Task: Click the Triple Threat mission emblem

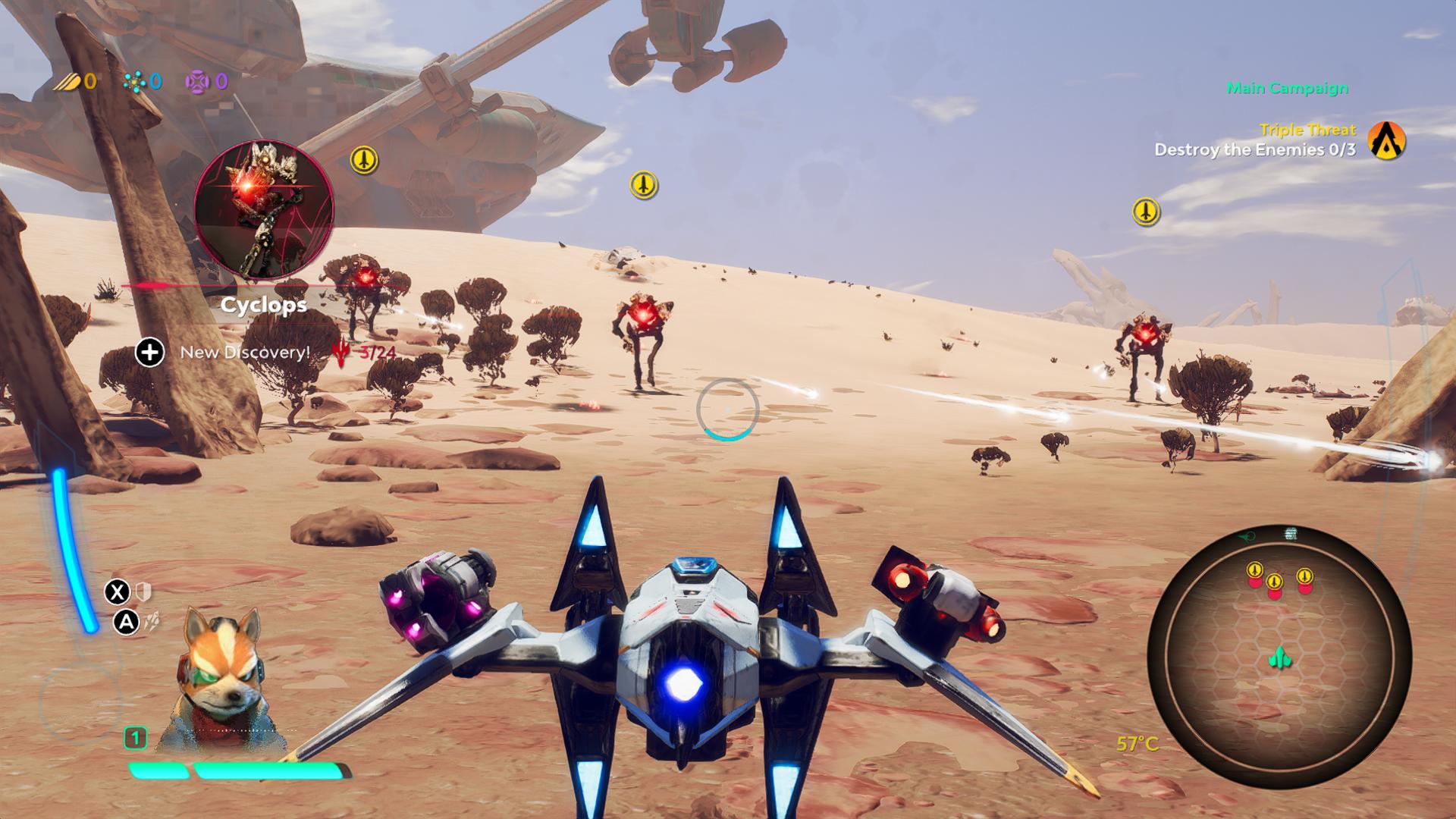Action: (1385, 139)
